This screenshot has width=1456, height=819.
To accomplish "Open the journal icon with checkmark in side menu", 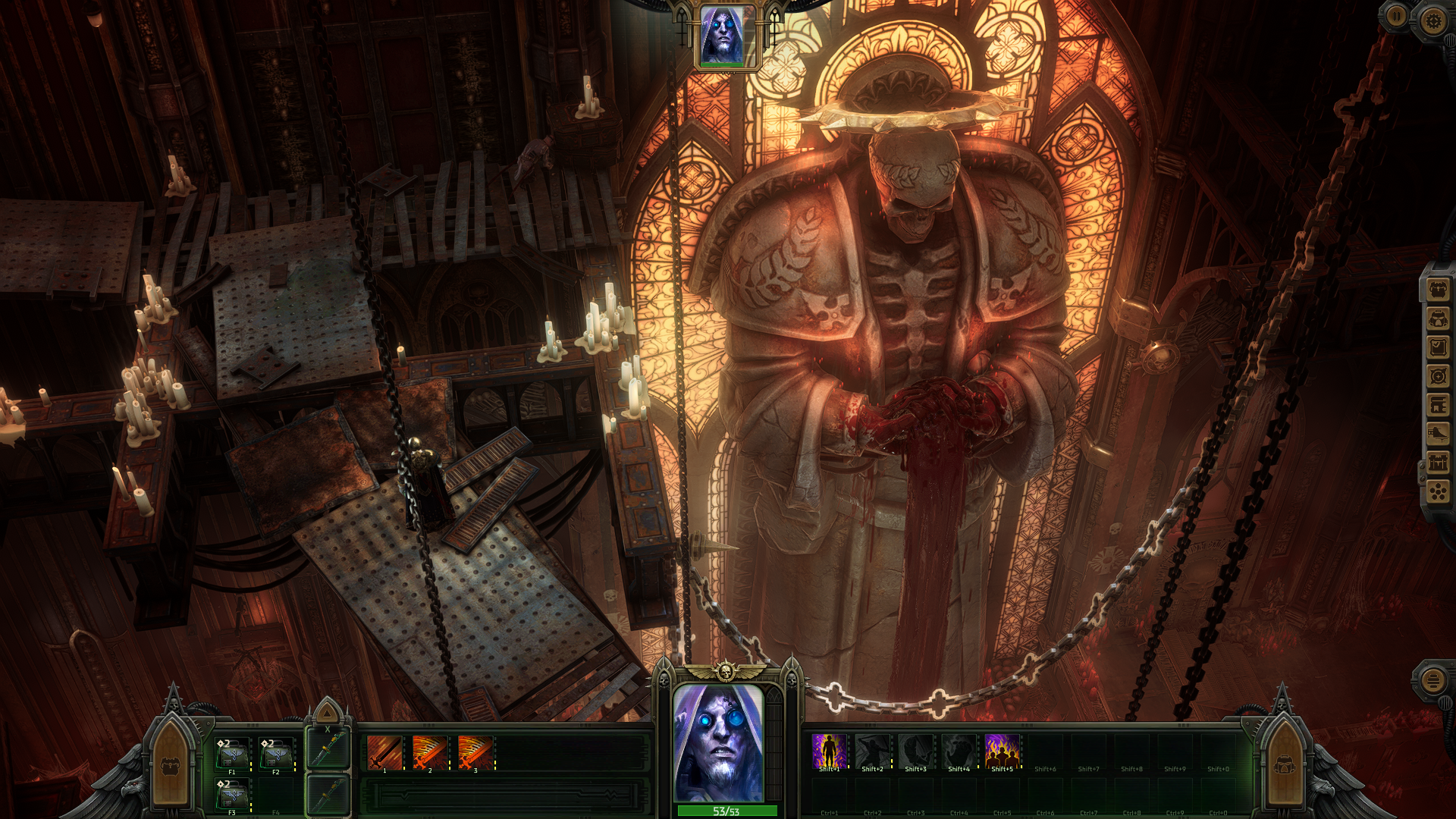I will [1438, 347].
